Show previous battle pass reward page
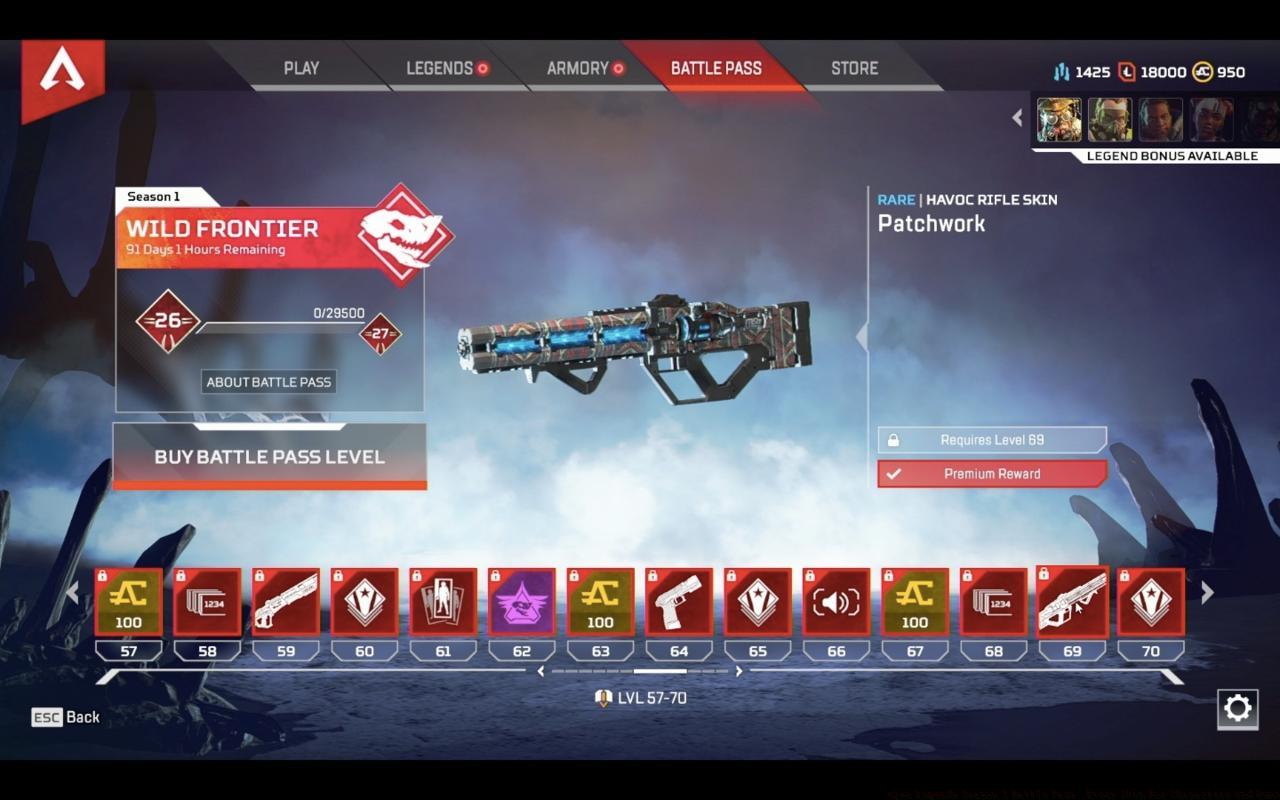This screenshot has width=1280, height=800. pyautogui.click(x=72, y=593)
